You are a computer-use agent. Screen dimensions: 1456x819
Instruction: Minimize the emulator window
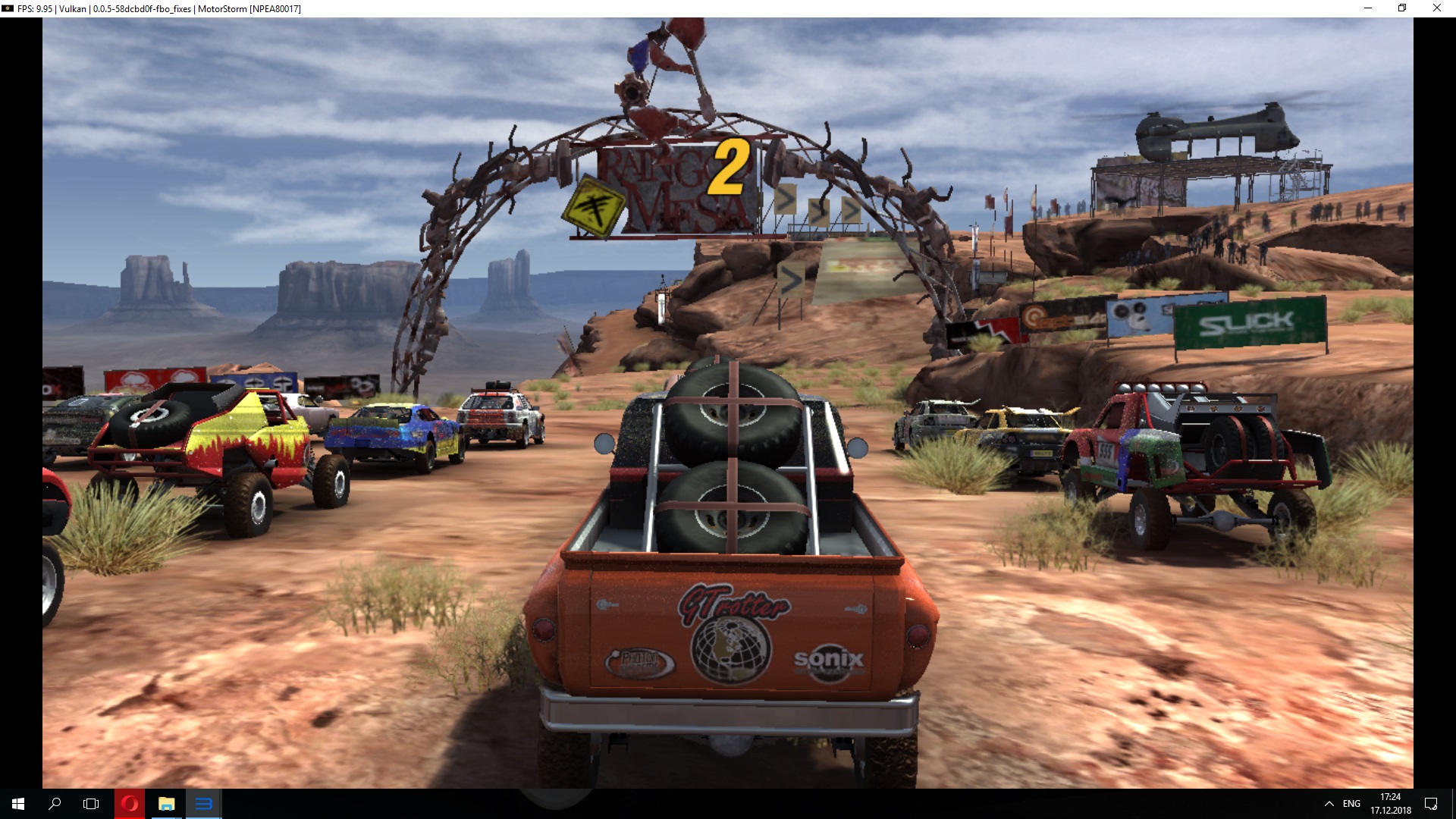(x=1368, y=8)
